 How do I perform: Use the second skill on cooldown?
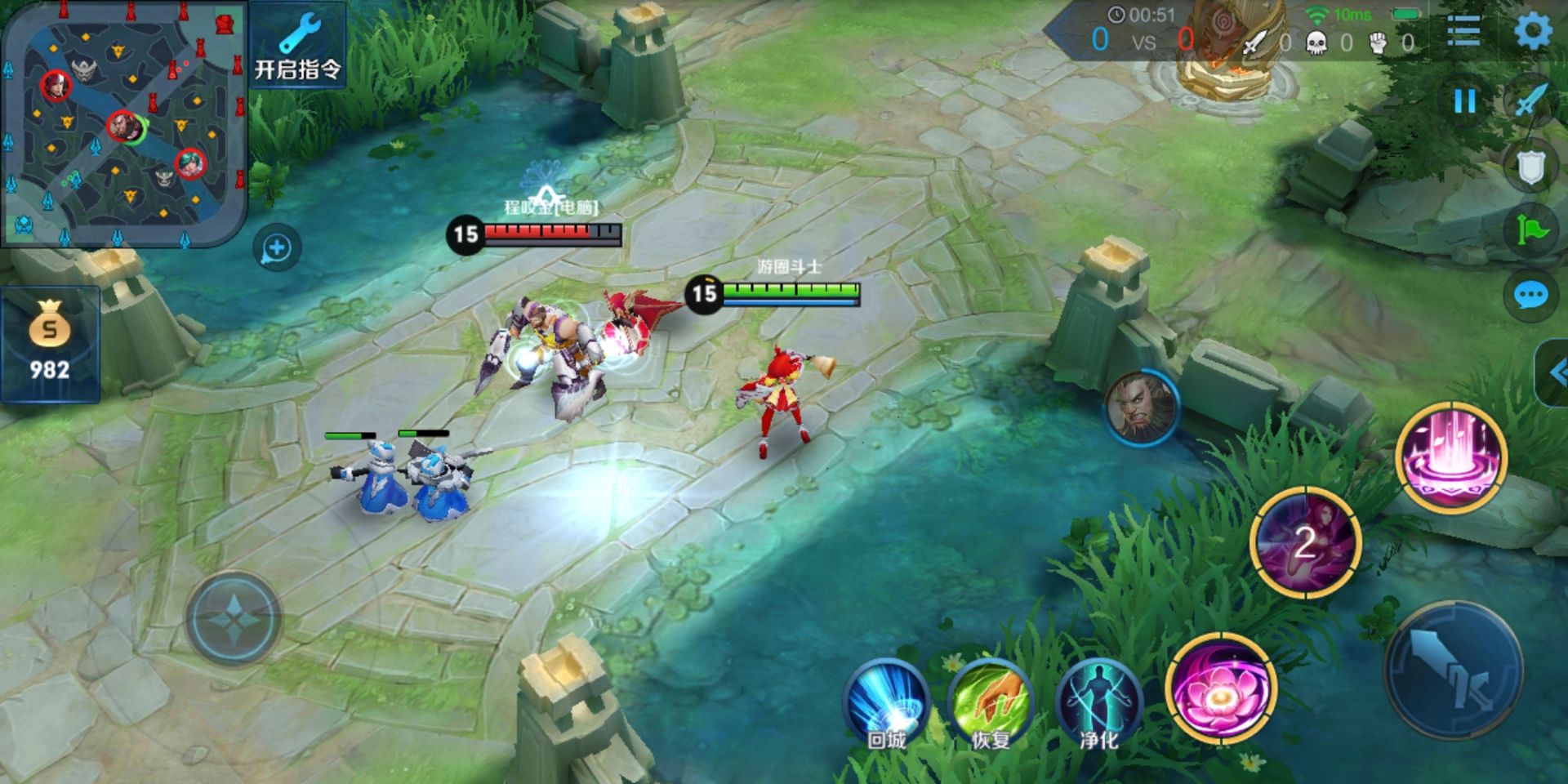click(x=1305, y=543)
